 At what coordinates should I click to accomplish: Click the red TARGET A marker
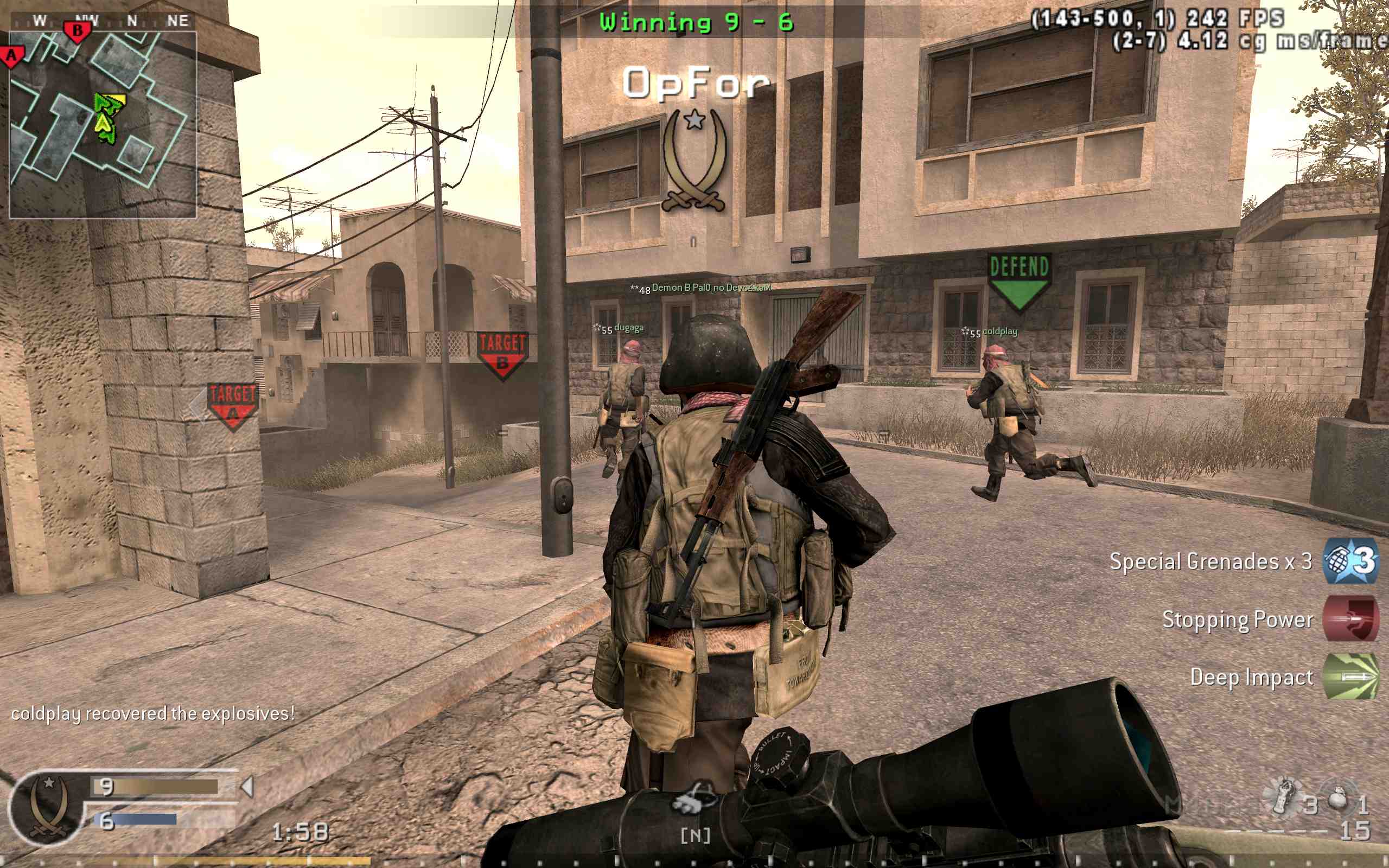point(232,404)
